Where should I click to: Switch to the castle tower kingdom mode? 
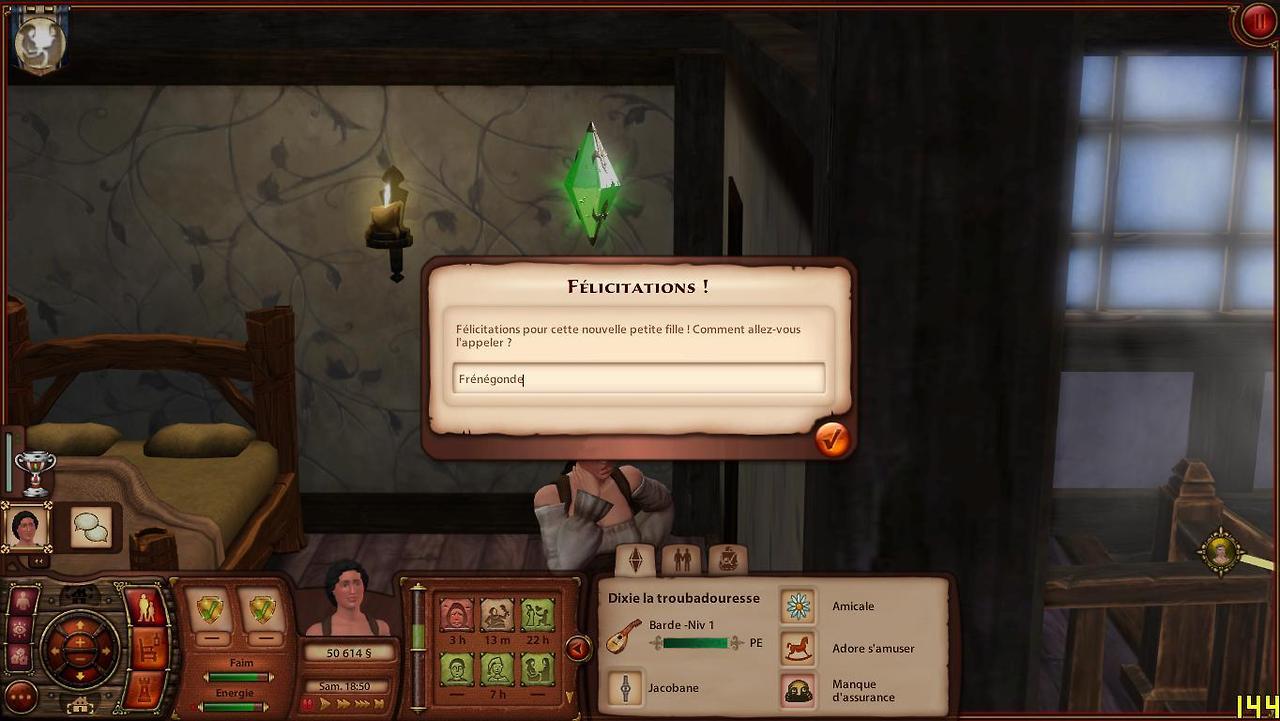pyautogui.click(x=147, y=689)
